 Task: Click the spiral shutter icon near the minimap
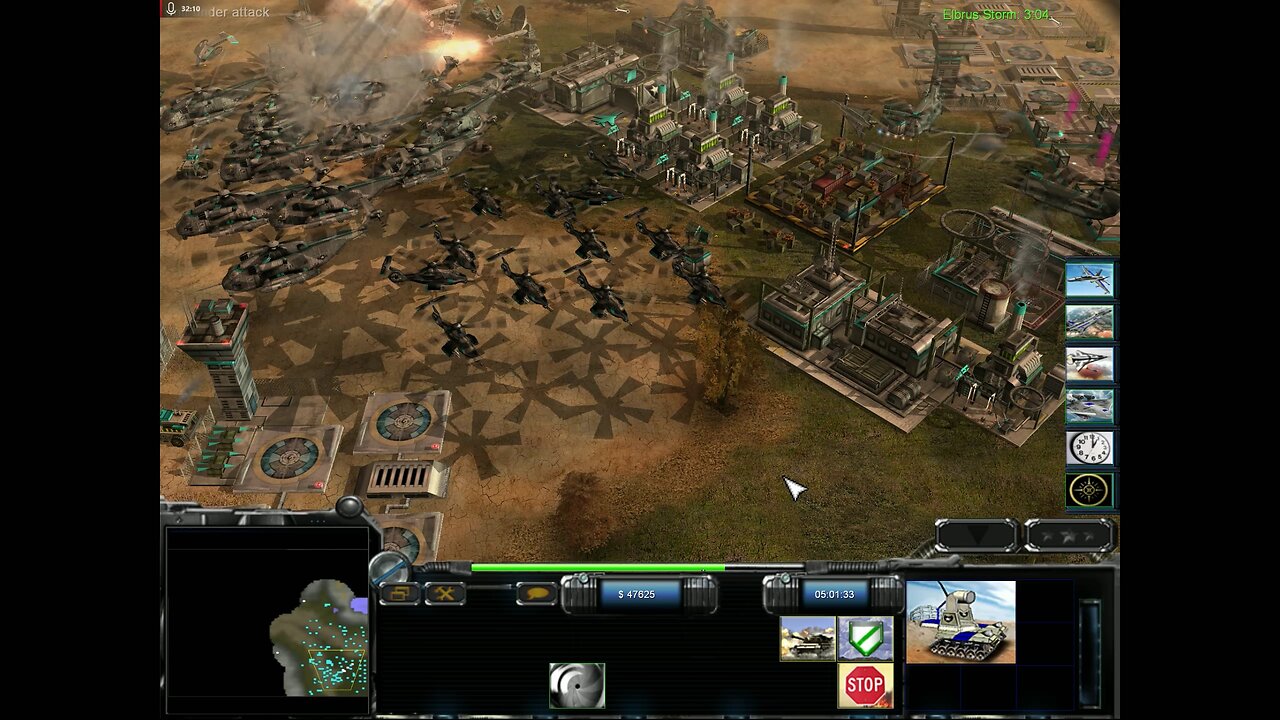(x=577, y=684)
